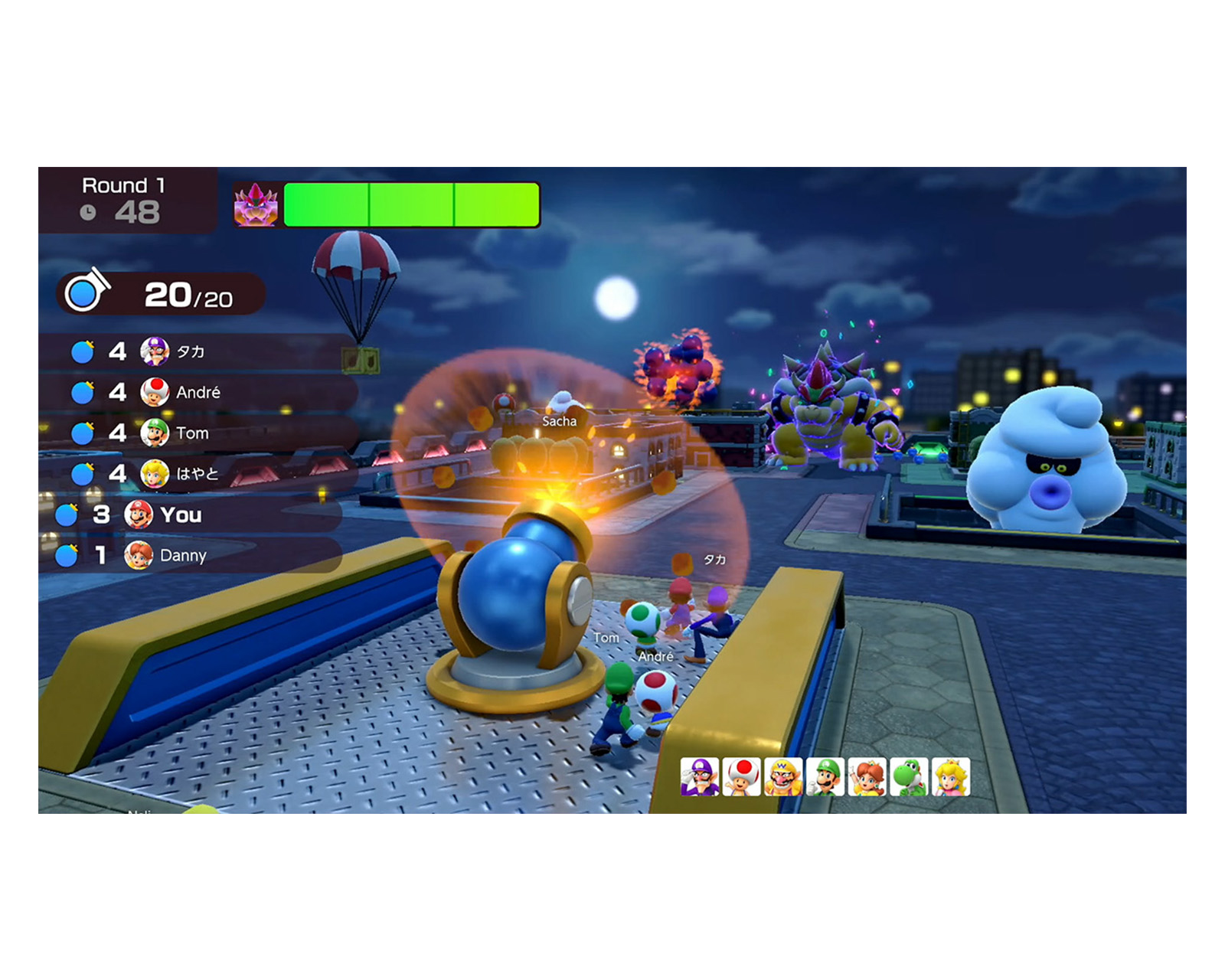1225x980 pixels.
Task: Choose the Yoshi portrait tile
Action: pos(909,777)
